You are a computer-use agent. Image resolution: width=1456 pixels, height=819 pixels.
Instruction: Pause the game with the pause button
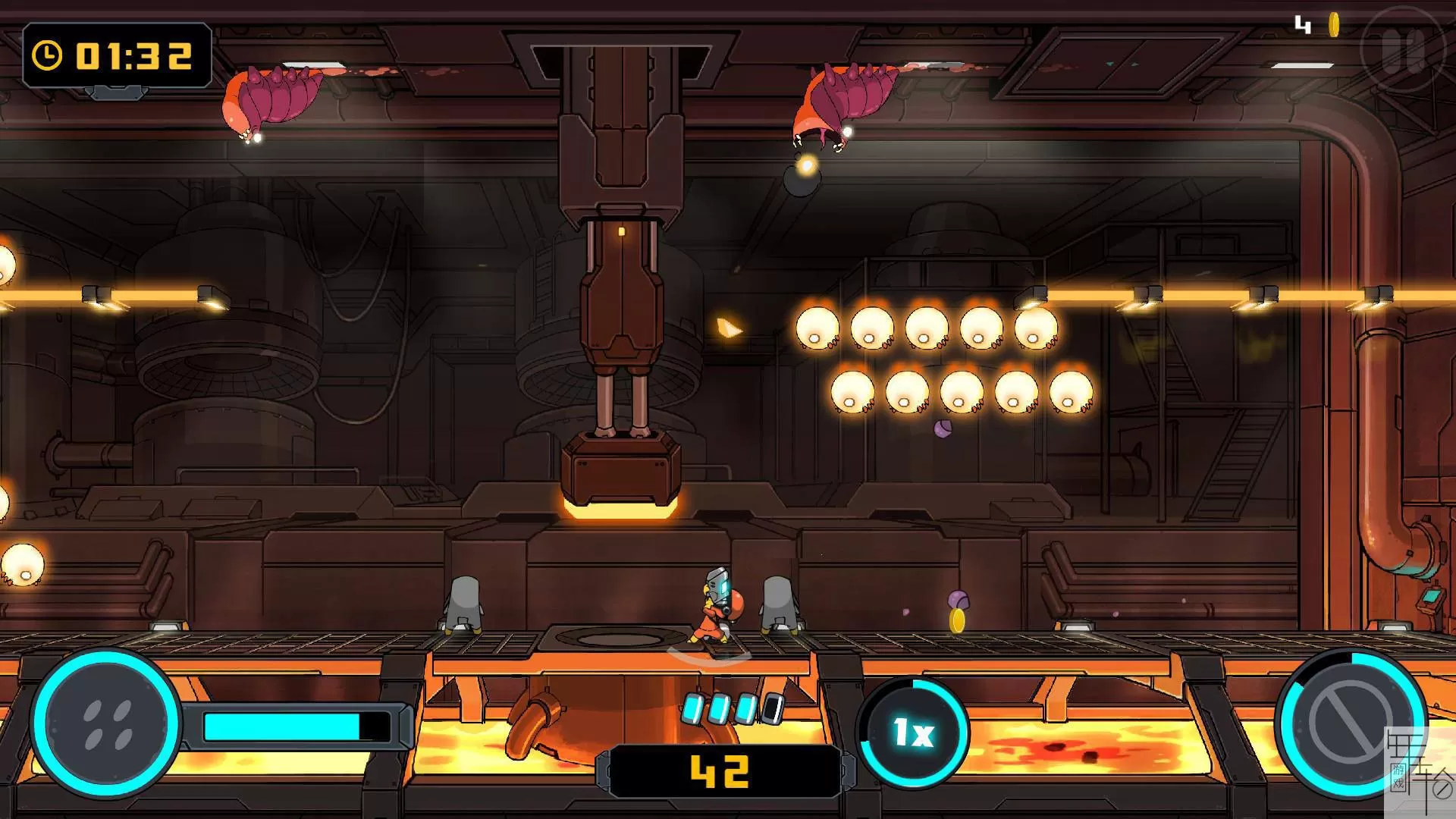pyautogui.click(x=1403, y=50)
